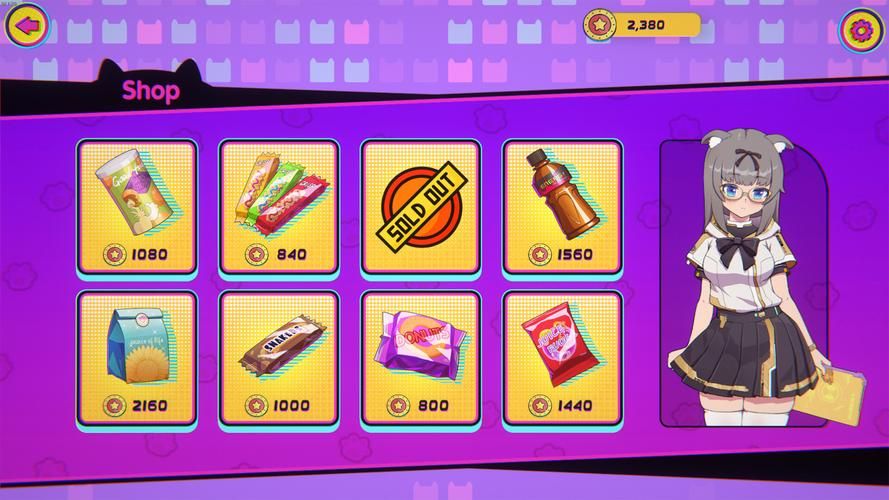Open settings via the gear icon

[860, 25]
